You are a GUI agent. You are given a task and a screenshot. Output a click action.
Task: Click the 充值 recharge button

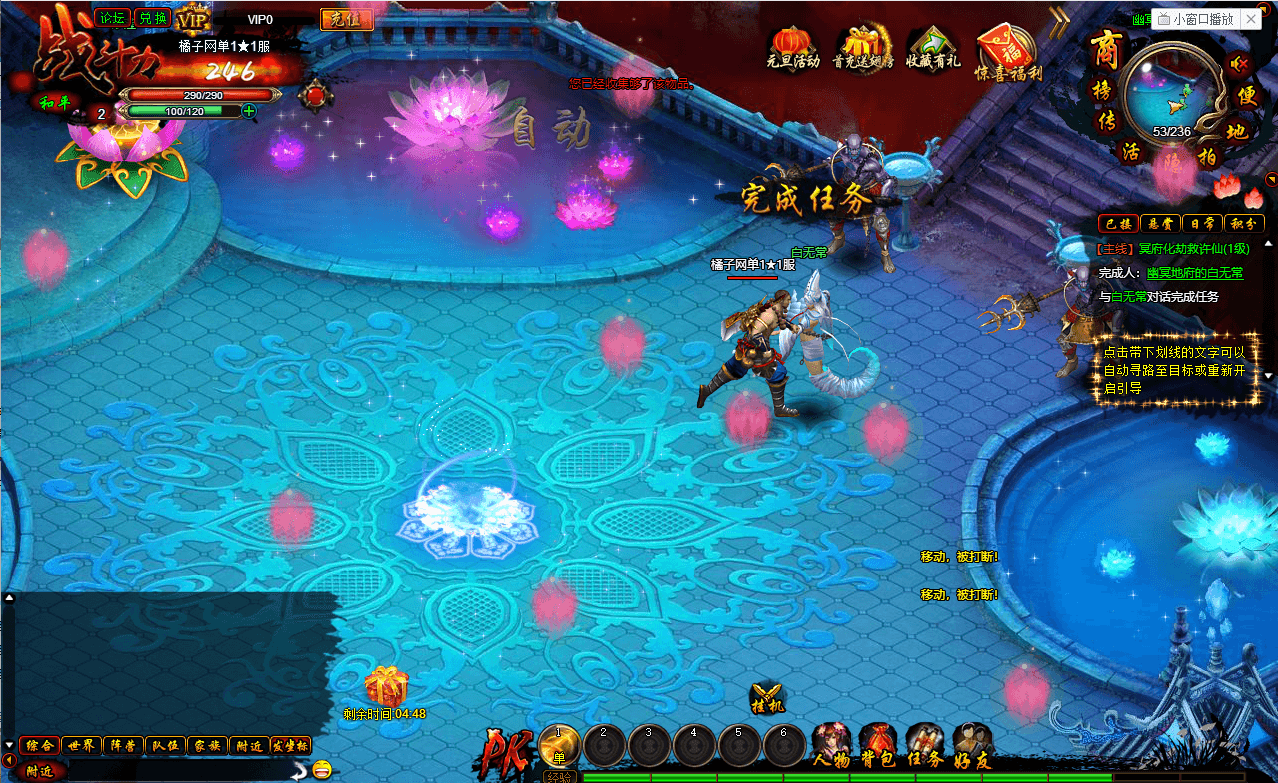(346, 19)
